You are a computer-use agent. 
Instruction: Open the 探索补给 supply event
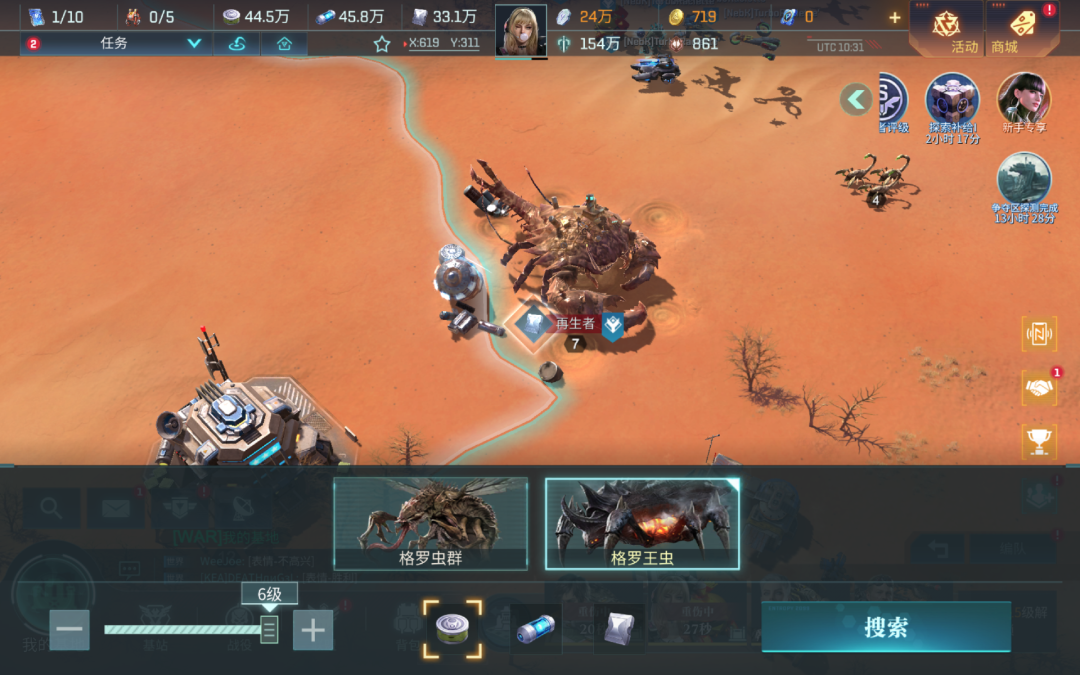click(x=952, y=104)
